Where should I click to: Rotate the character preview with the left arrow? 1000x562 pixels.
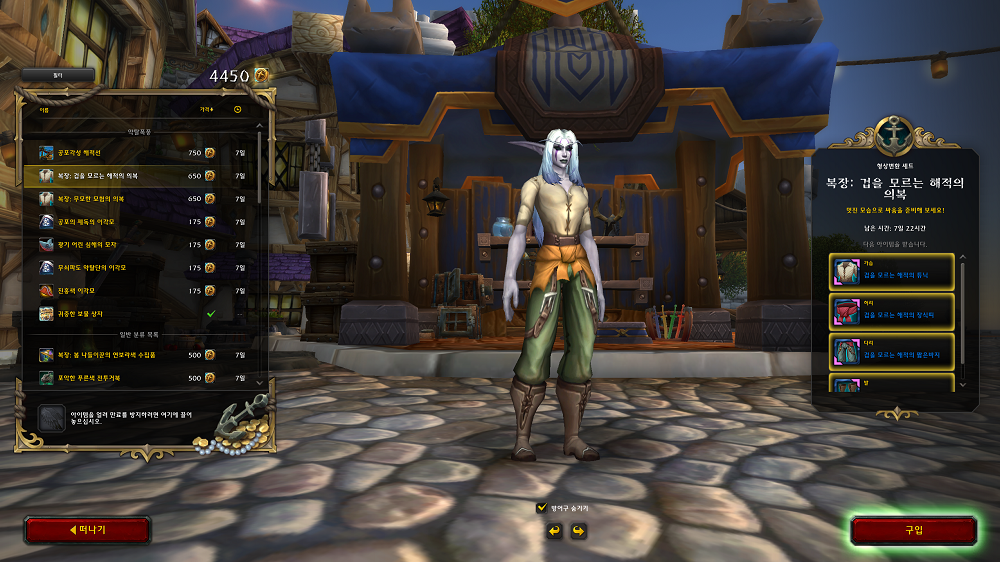(x=554, y=530)
